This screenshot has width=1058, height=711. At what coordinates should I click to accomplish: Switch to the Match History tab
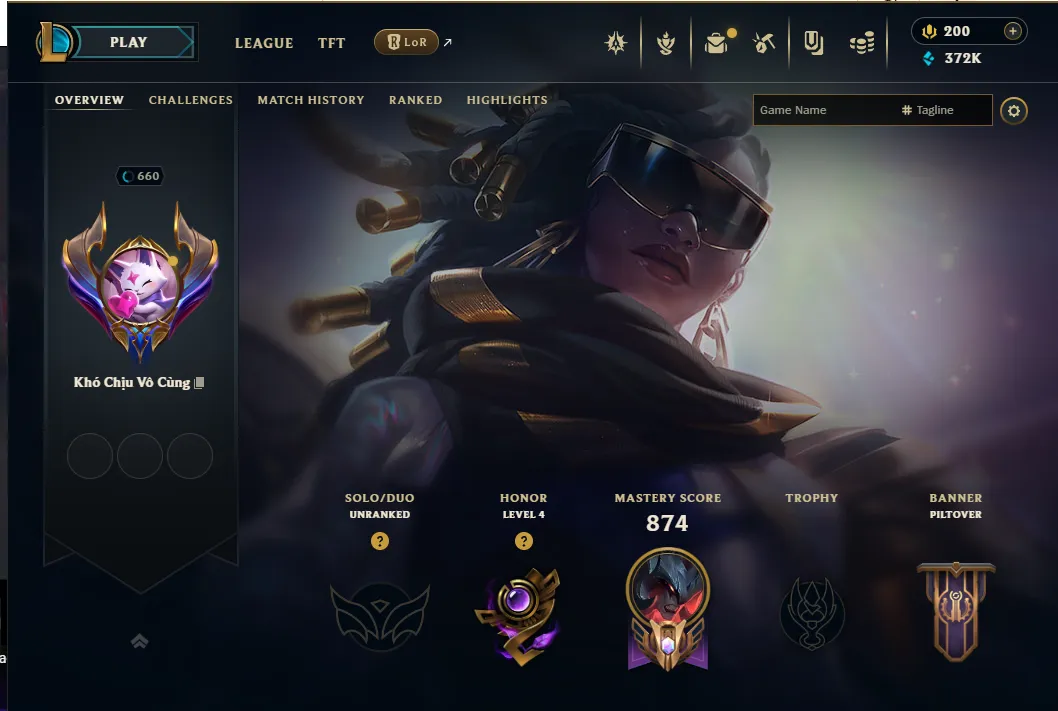point(310,100)
